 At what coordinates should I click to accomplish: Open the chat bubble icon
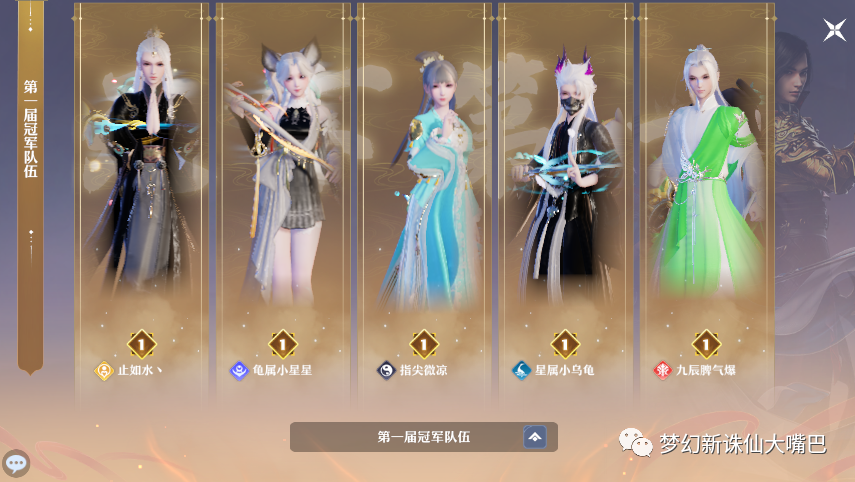[x=16, y=463]
